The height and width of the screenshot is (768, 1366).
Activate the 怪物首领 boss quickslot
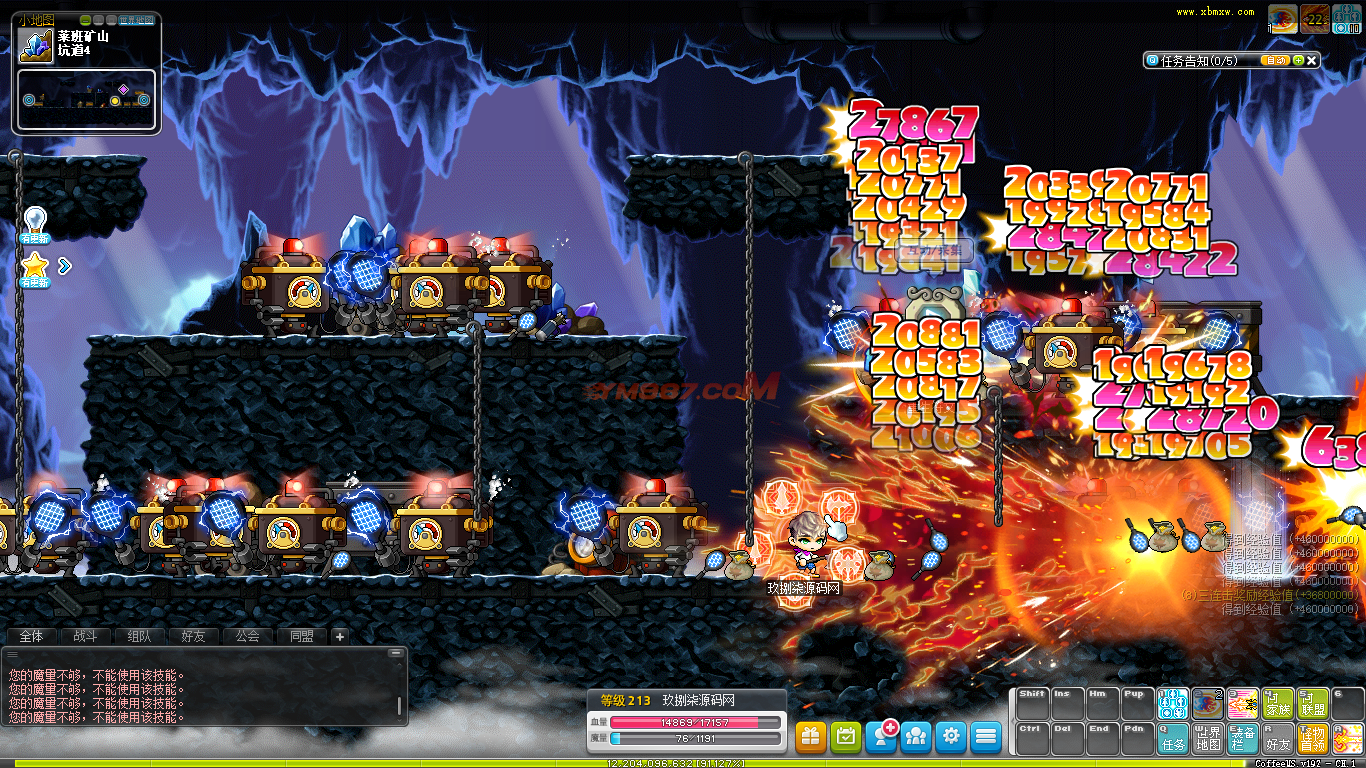1312,738
